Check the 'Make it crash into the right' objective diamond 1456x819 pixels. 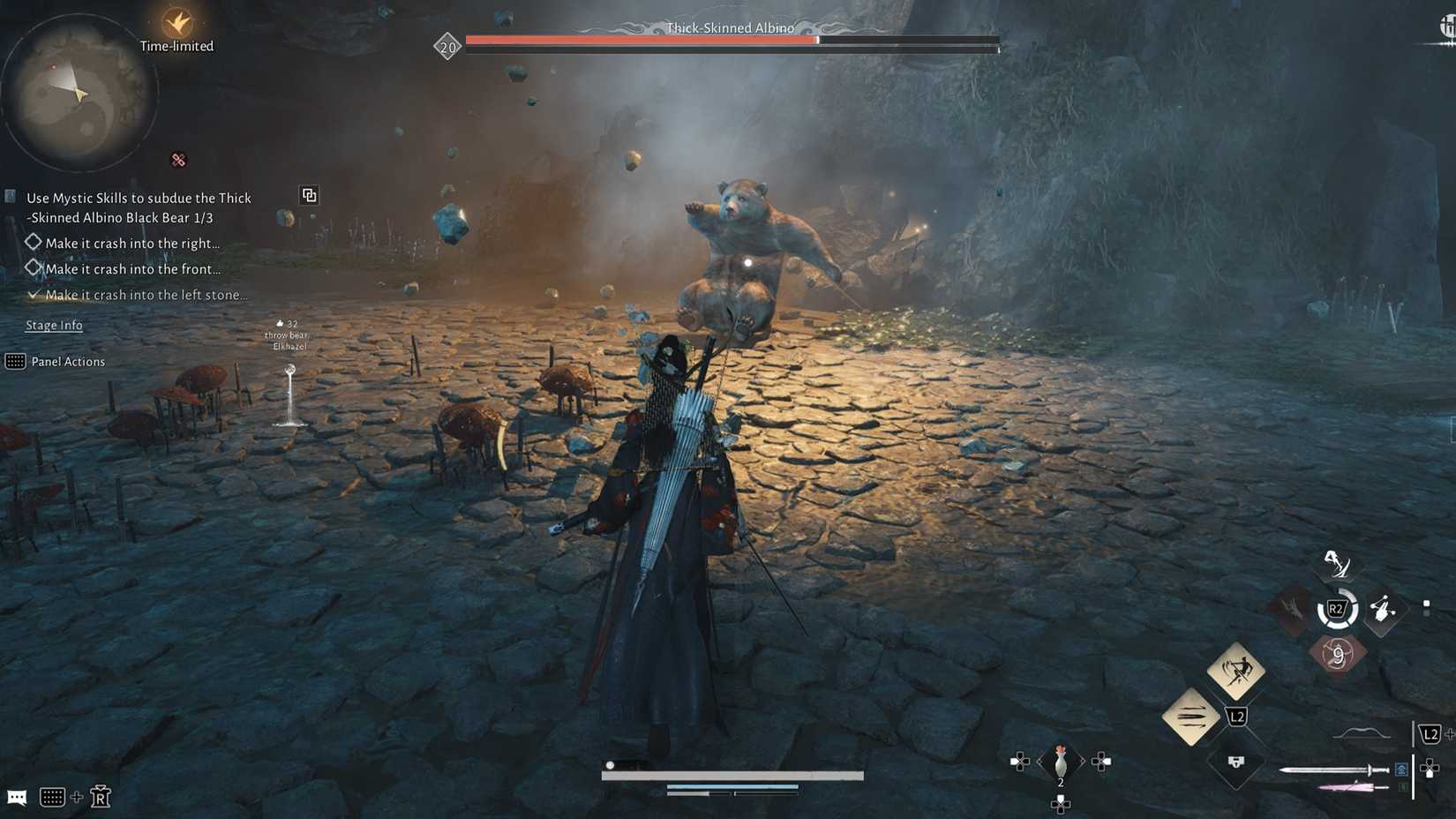coord(34,242)
